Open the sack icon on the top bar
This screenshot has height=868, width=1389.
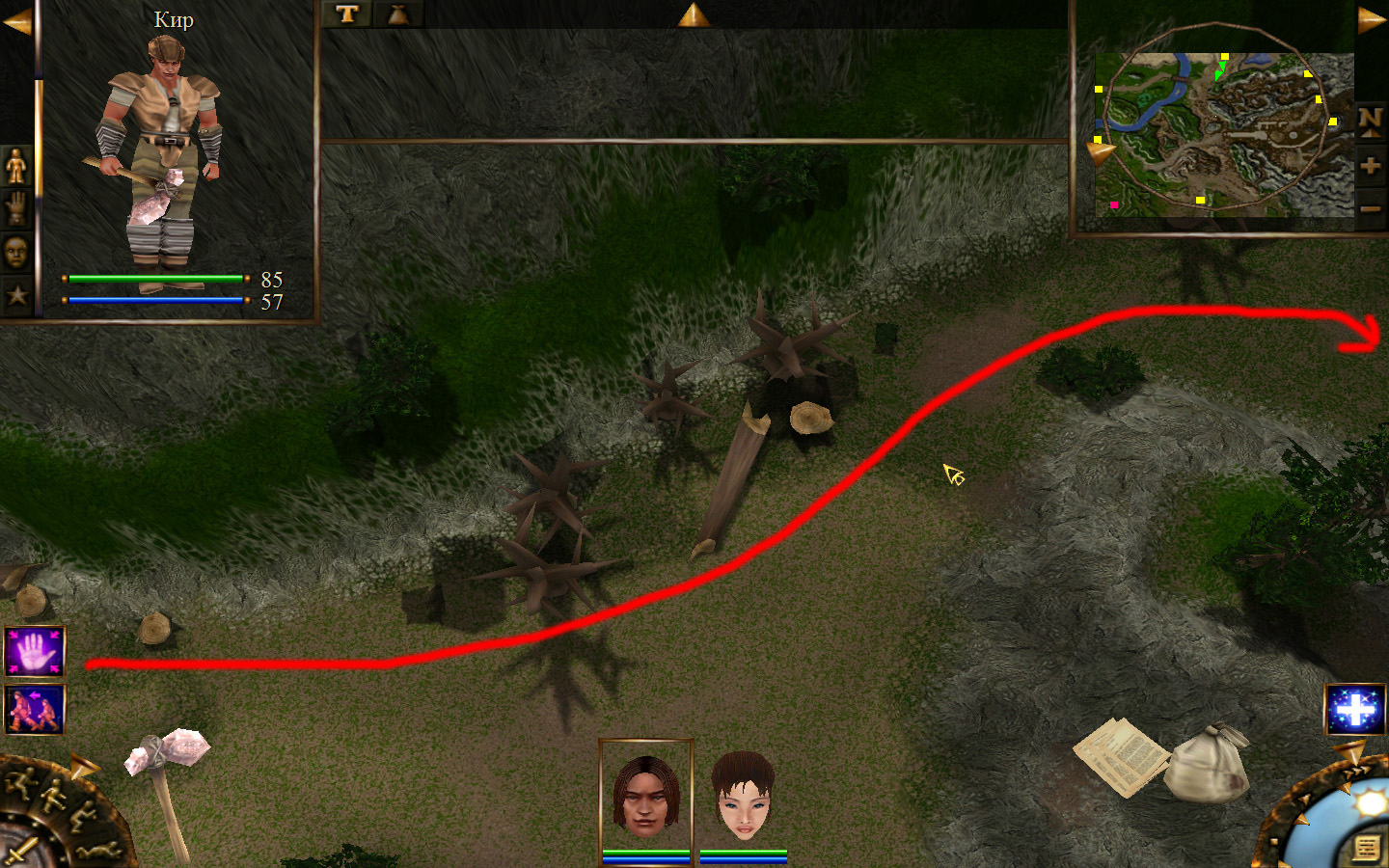click(x=397, y=14)
